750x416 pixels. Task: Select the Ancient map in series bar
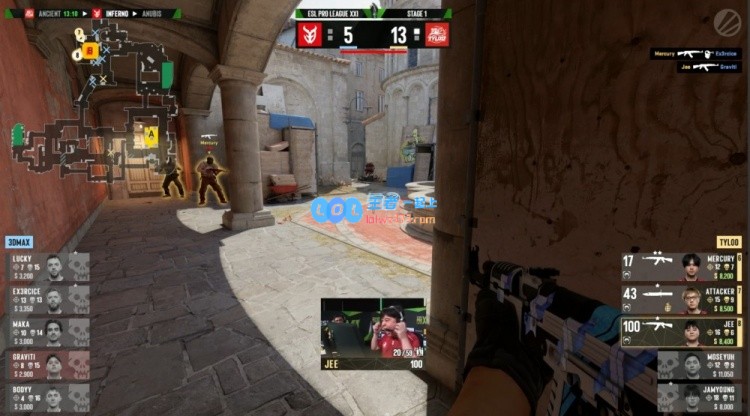pyautogui.click(x=49, y=14)
